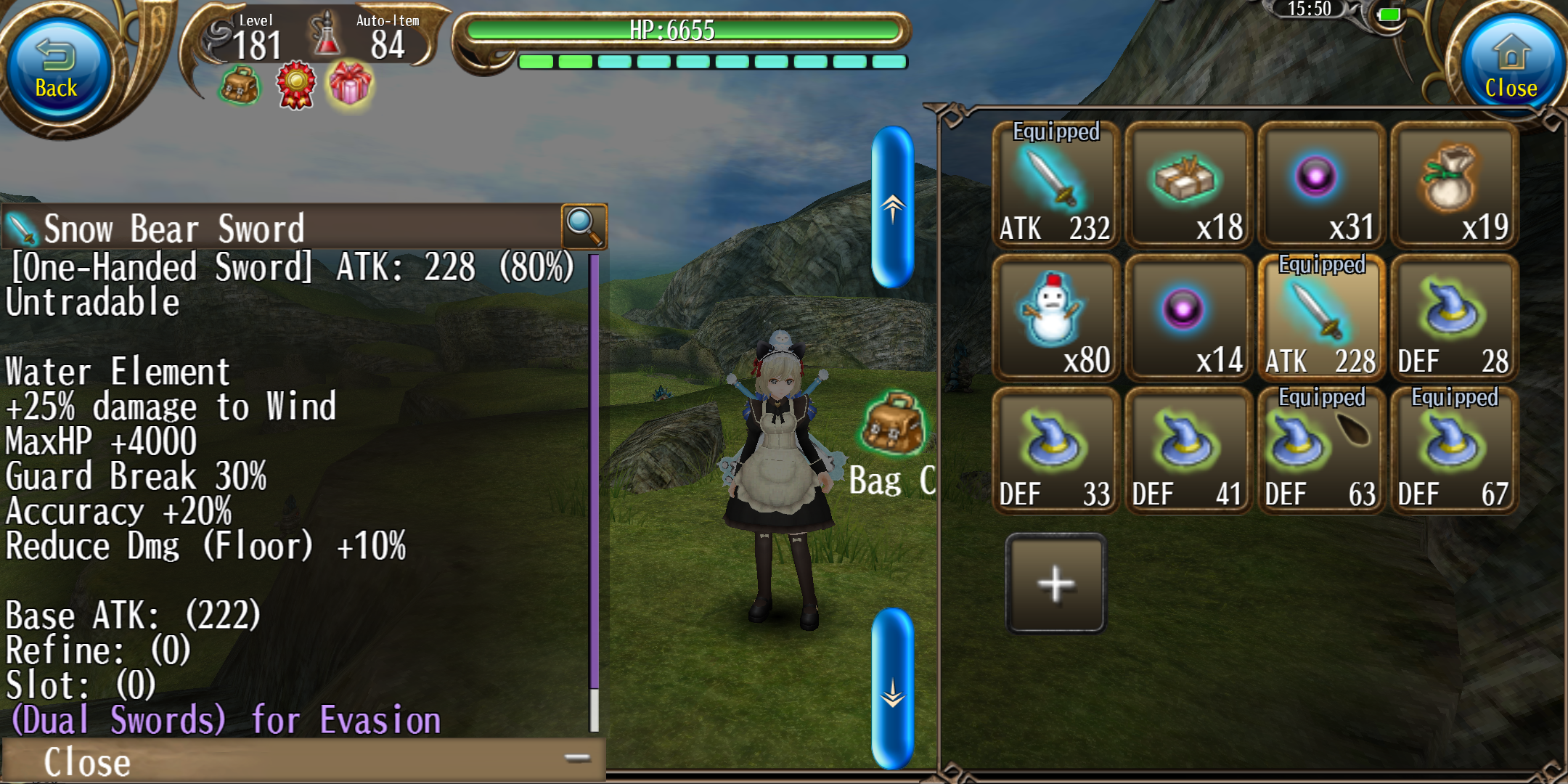The height and width of the screenshot is (784, 1568).
Task: Open the red gift box icon
Action: (350, 85)
